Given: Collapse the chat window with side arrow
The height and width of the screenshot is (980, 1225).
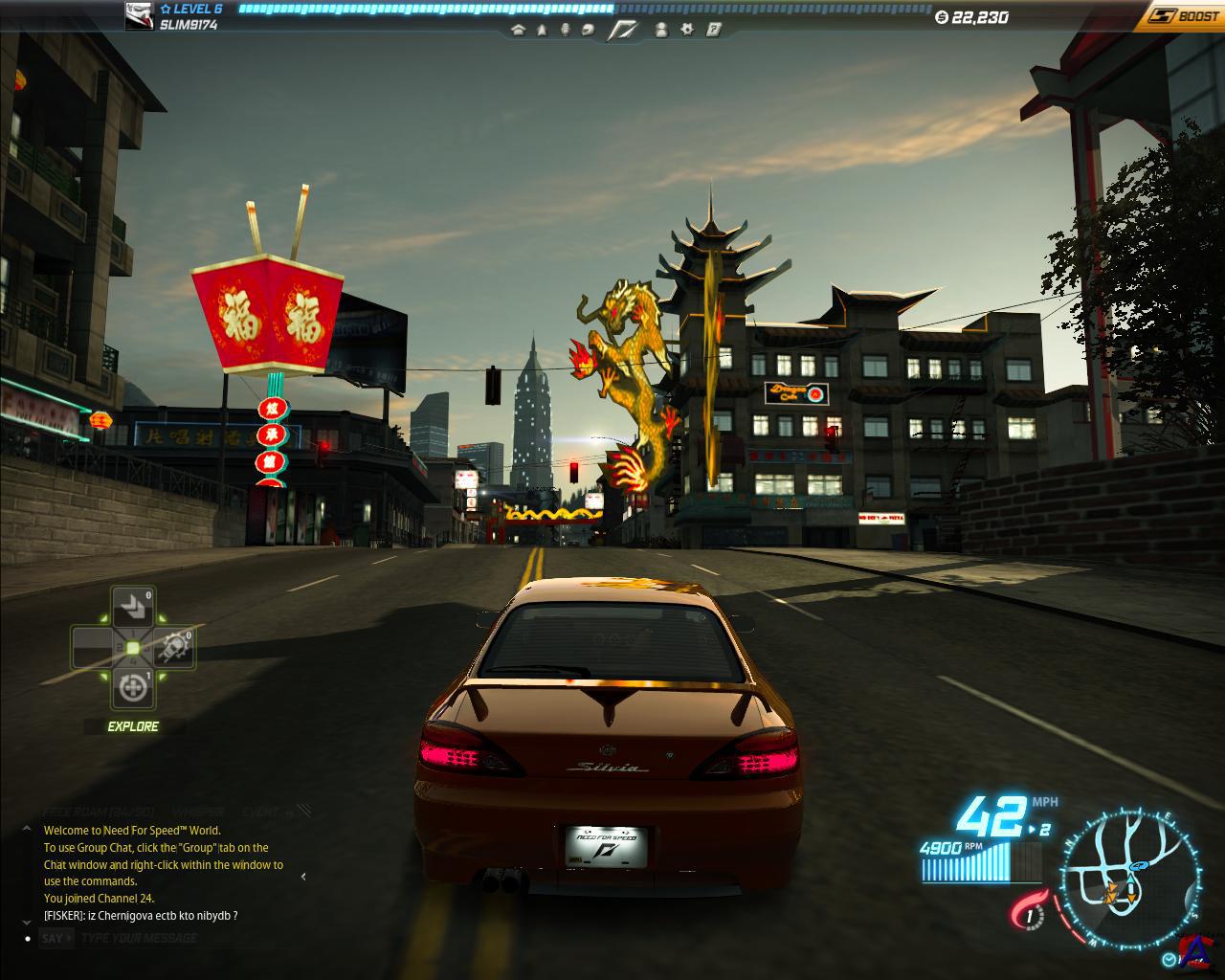Looking at the screenshot, I should tap(303, 876).
